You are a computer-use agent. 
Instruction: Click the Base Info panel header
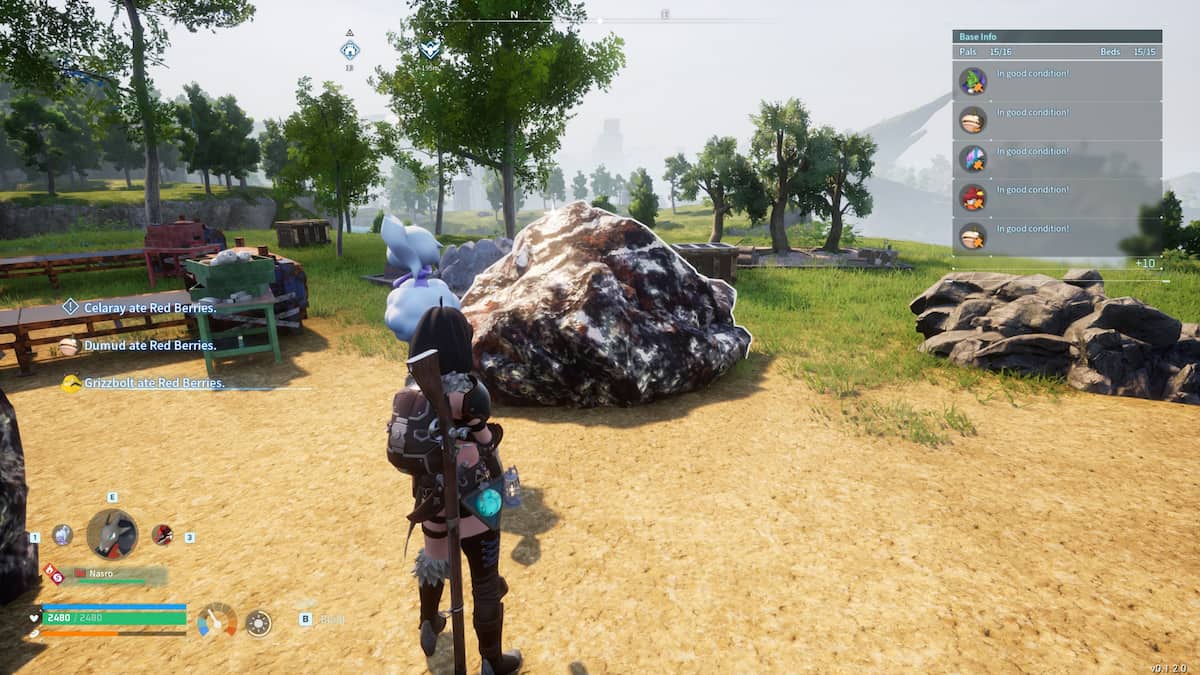coord(1056,37)
